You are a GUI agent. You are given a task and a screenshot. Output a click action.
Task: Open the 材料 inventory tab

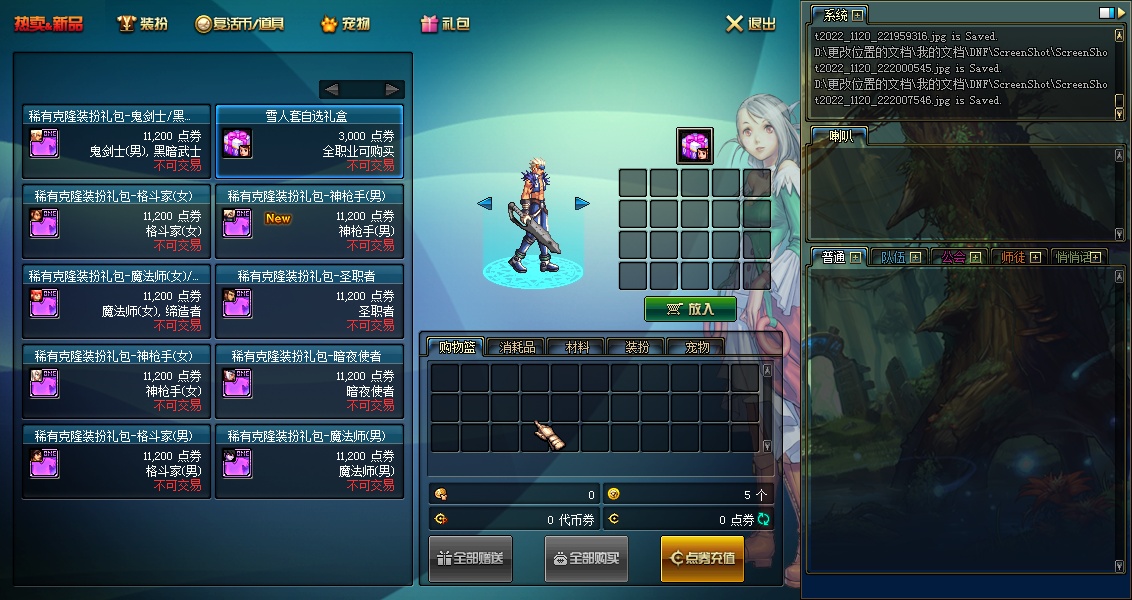click(577, 347)
